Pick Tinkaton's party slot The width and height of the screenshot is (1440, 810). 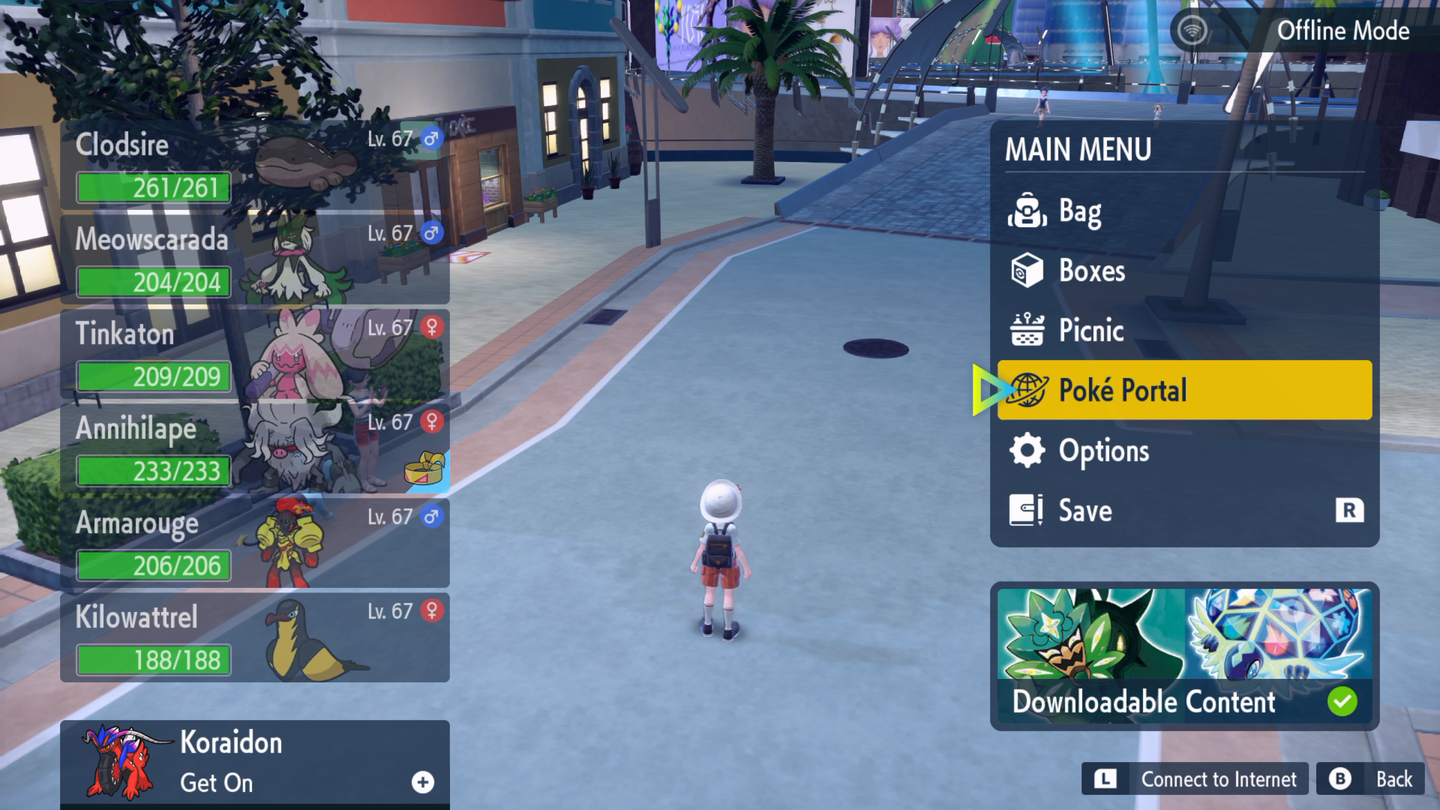tap(255, 354)
